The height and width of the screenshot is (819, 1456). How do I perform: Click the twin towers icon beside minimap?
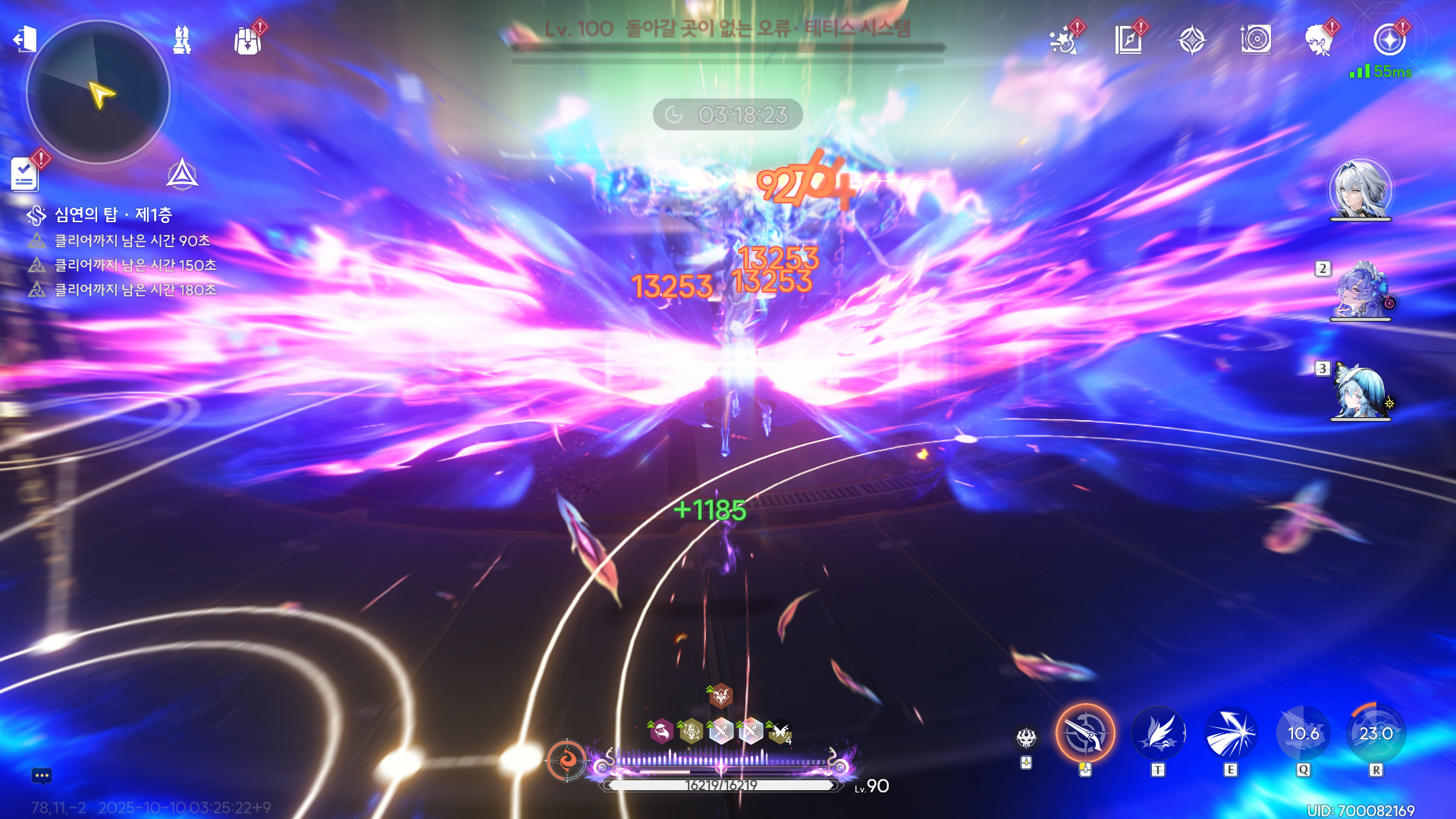(182, 40)
